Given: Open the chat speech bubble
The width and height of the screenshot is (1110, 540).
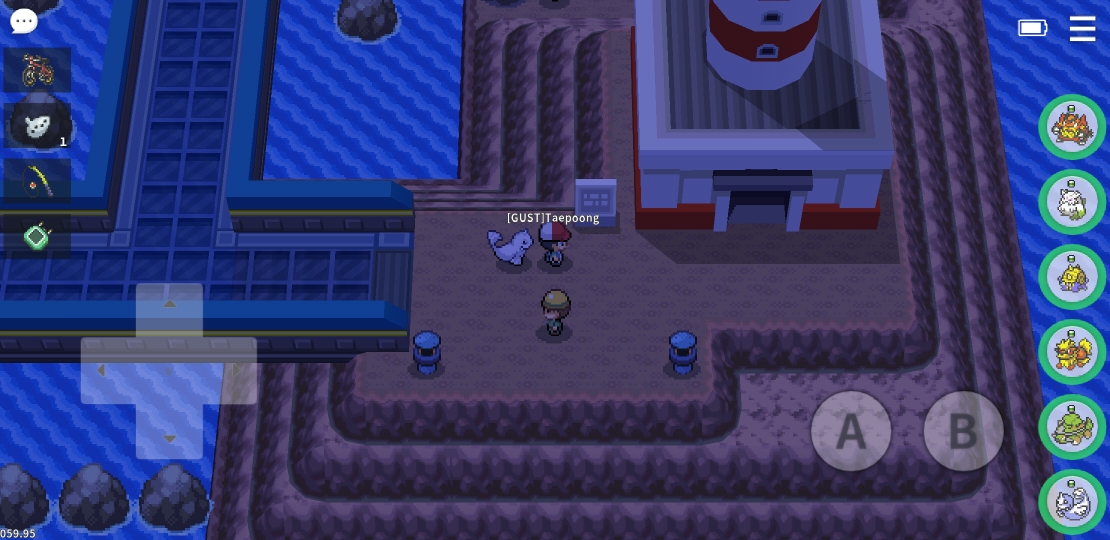Looking at the screenshot, I should pyautogui.click(x=24, y=20).
